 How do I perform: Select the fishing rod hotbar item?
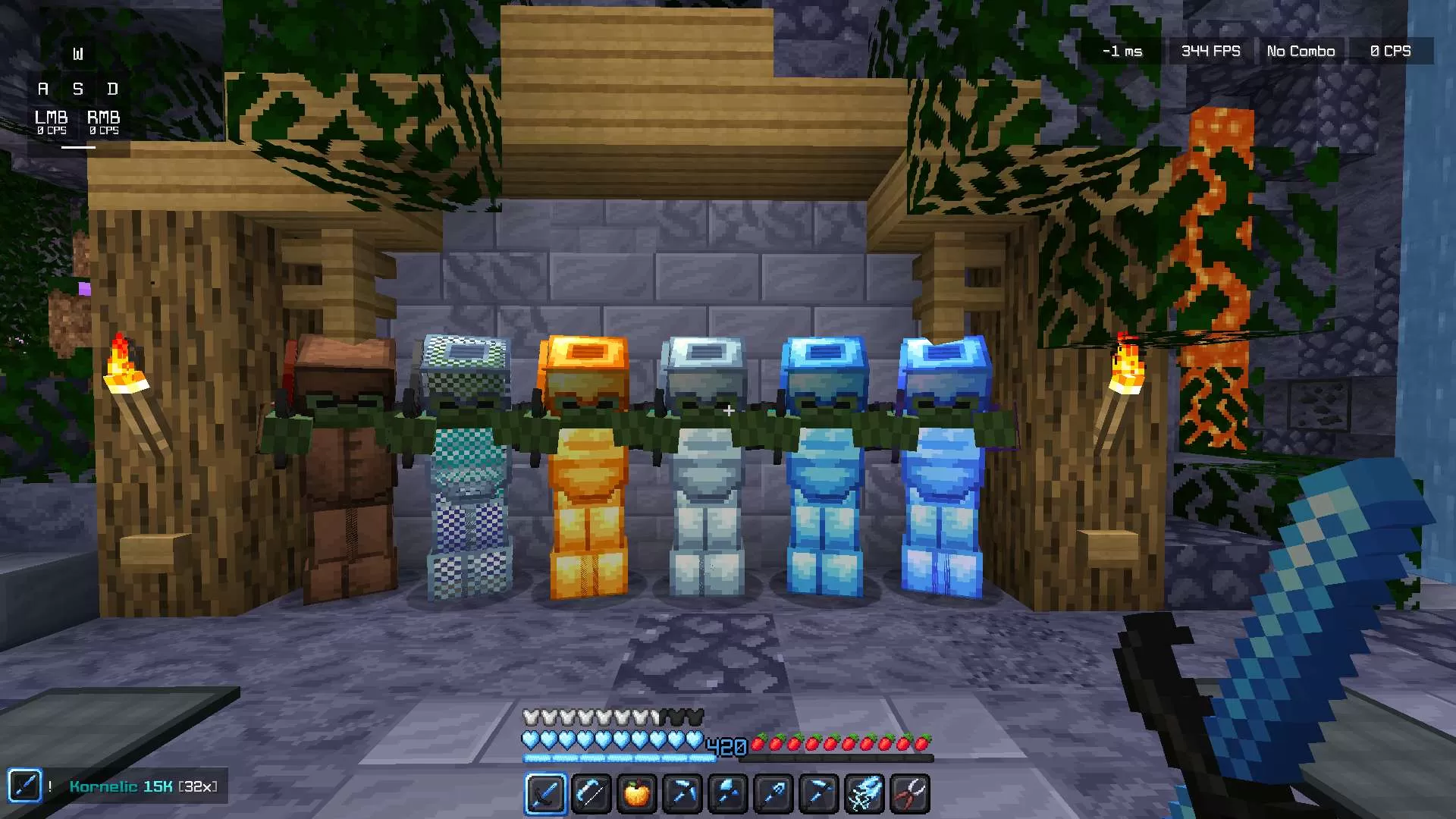[773, 793]
